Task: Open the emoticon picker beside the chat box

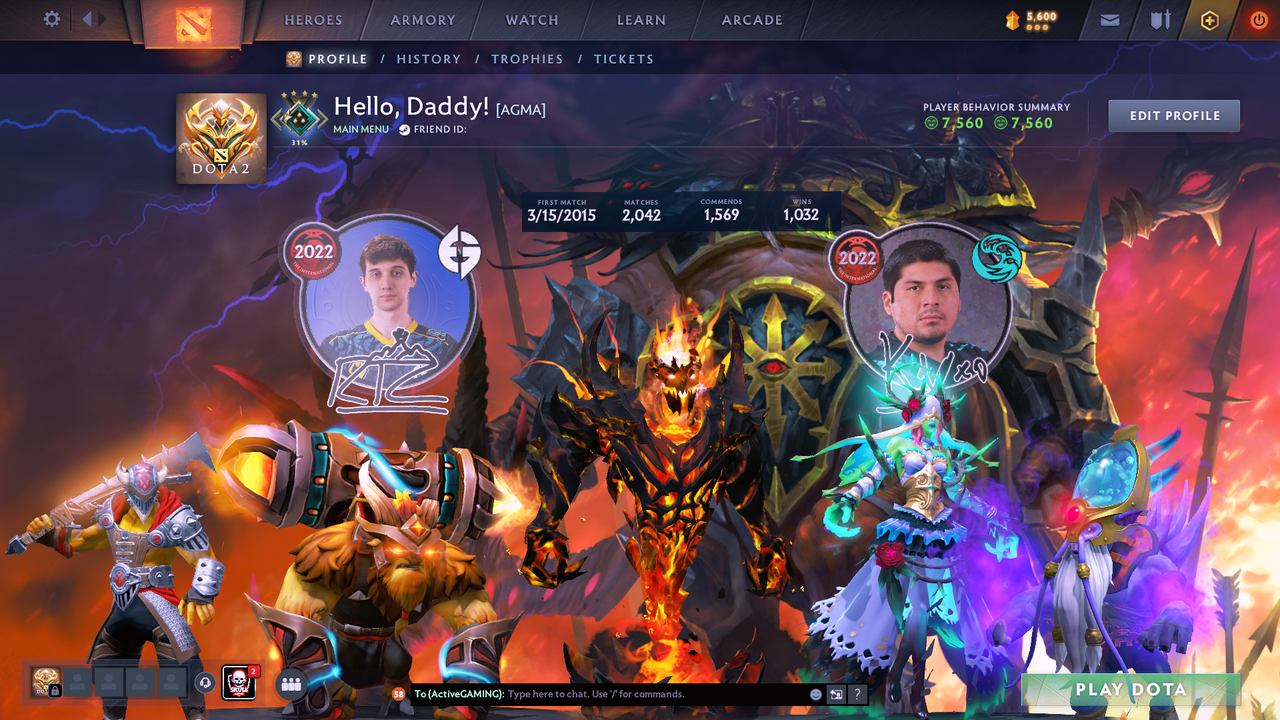Action: (x=815, y=693)
